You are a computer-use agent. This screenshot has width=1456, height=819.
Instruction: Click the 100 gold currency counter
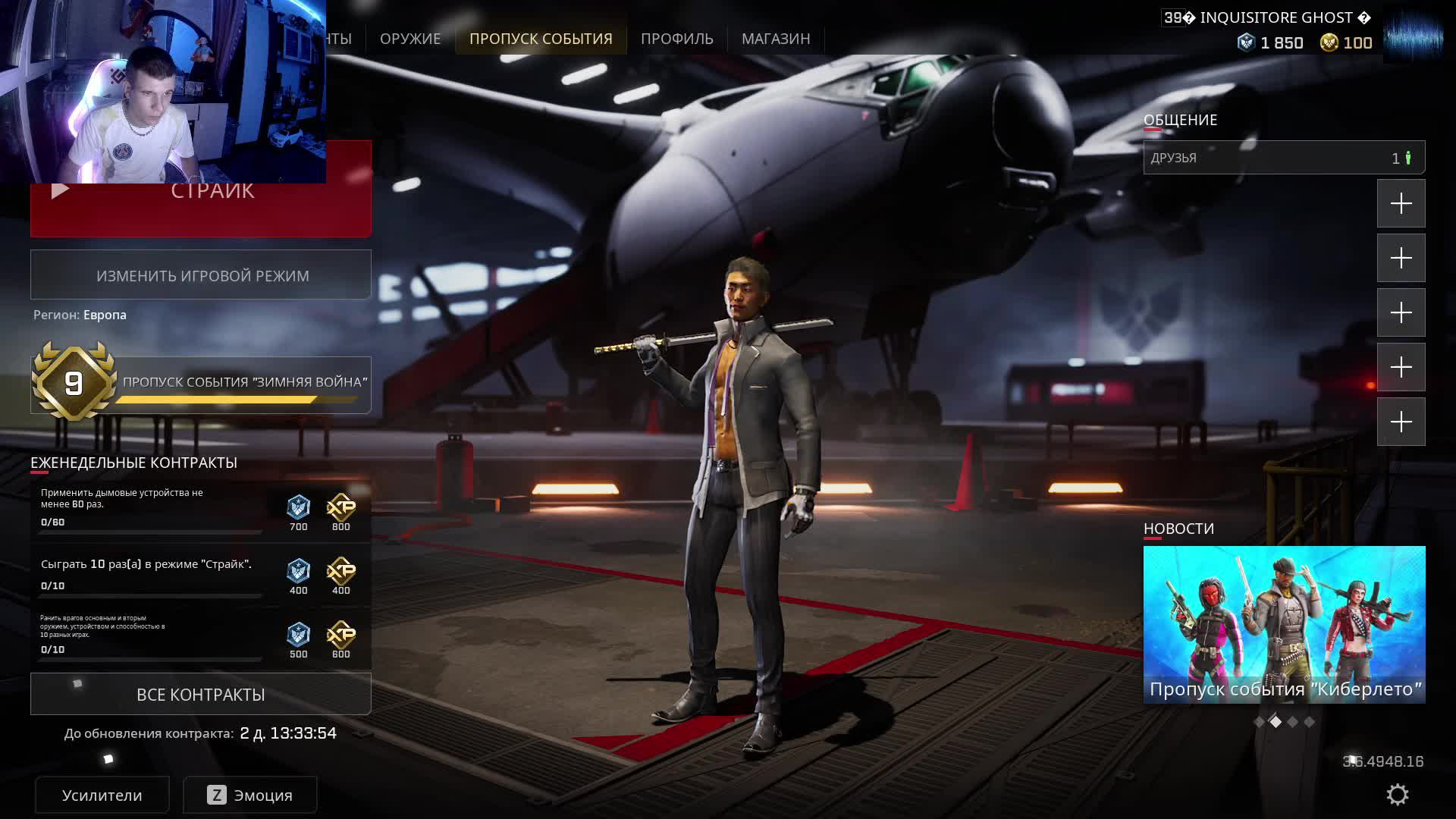(x=1347, y=43)
